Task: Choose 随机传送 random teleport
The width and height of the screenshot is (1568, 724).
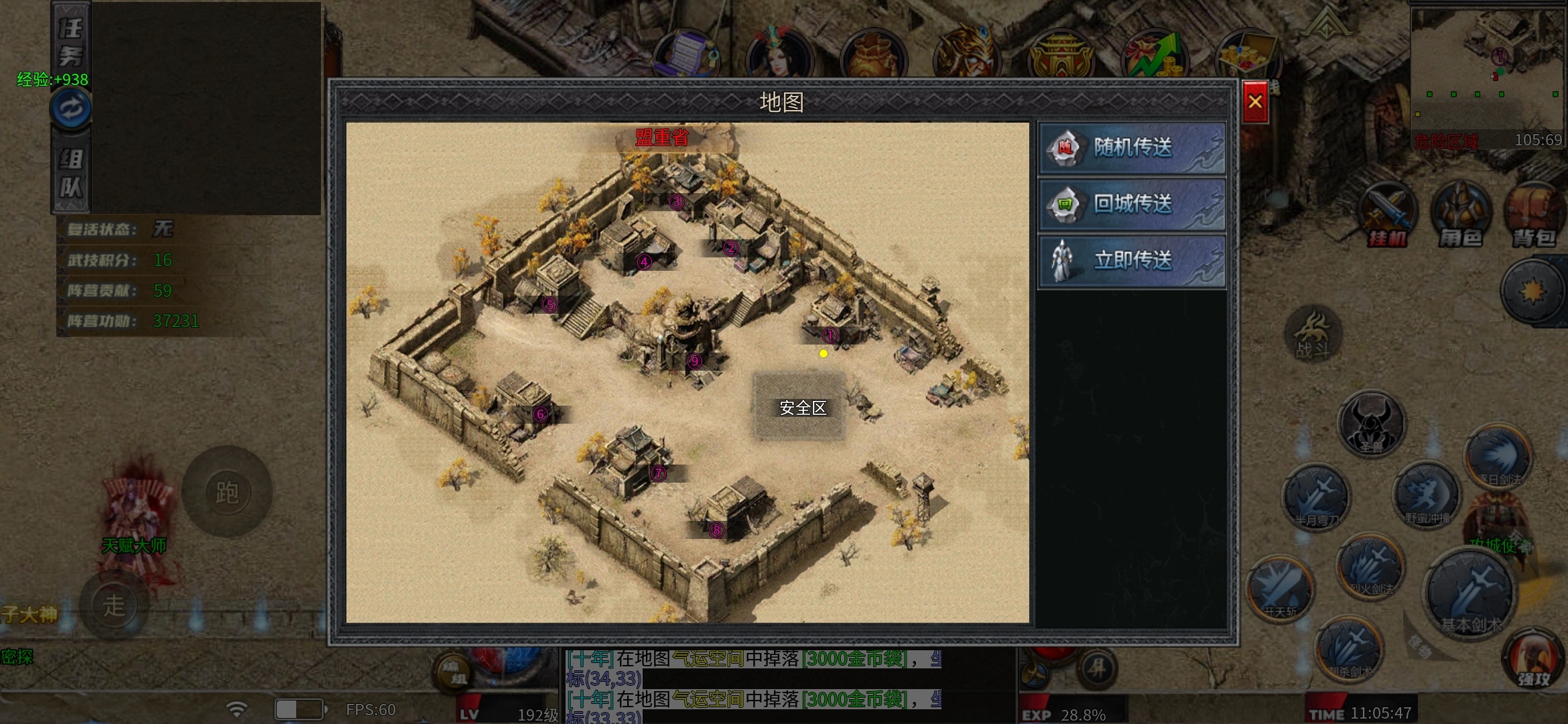Action: [x=1132, y=147]
